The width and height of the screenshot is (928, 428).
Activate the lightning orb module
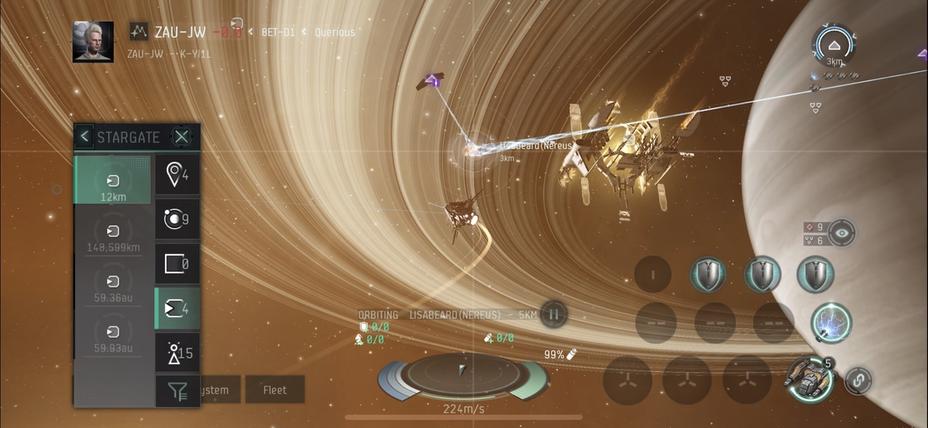click(x=831, y=322)
